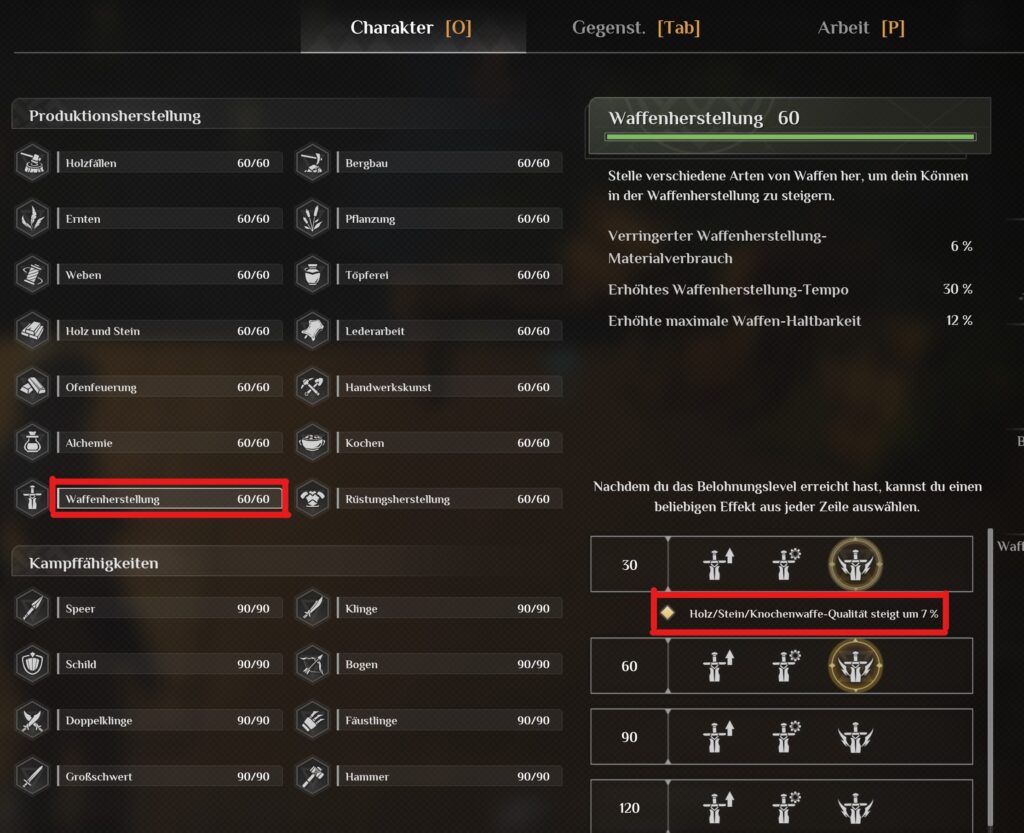Pick the highlighted level 30 reward icon

(853, 564)
